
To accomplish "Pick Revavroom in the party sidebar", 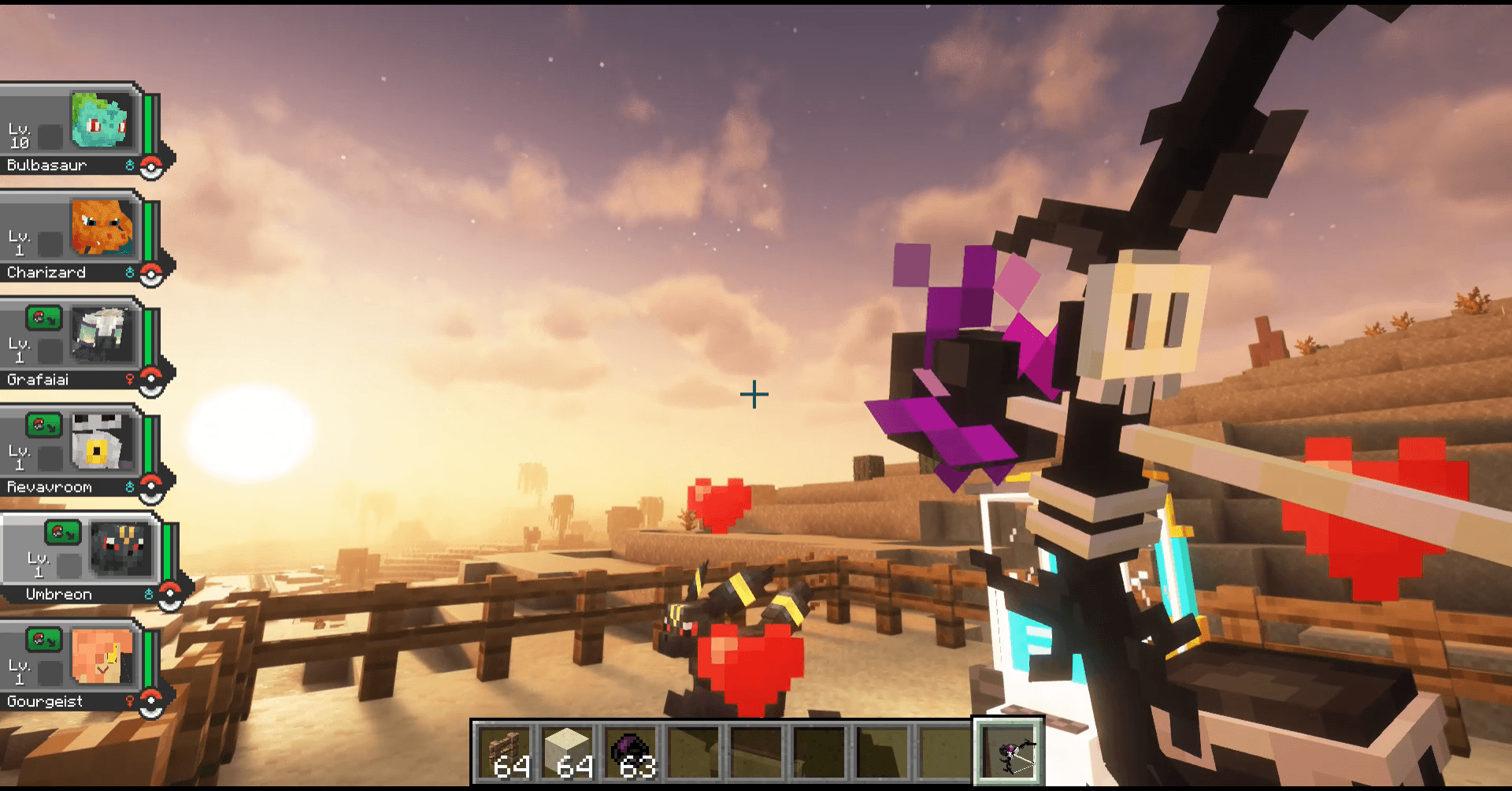I will coord(75,451).
